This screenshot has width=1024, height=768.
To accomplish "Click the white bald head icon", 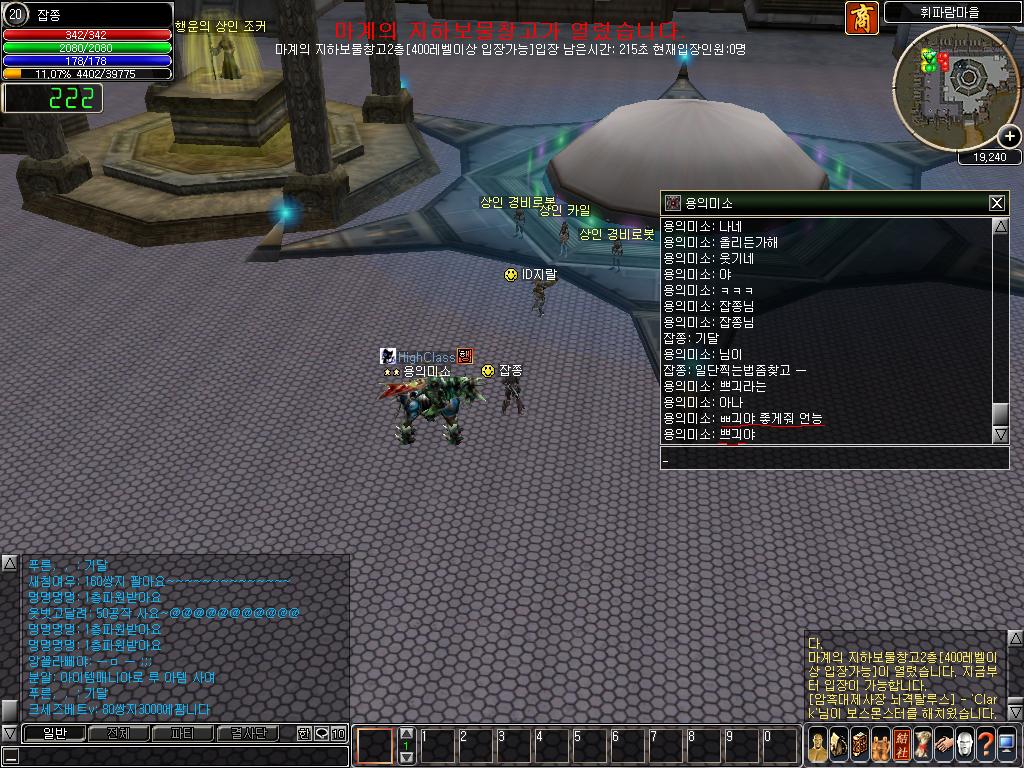I will coord(965,743).
